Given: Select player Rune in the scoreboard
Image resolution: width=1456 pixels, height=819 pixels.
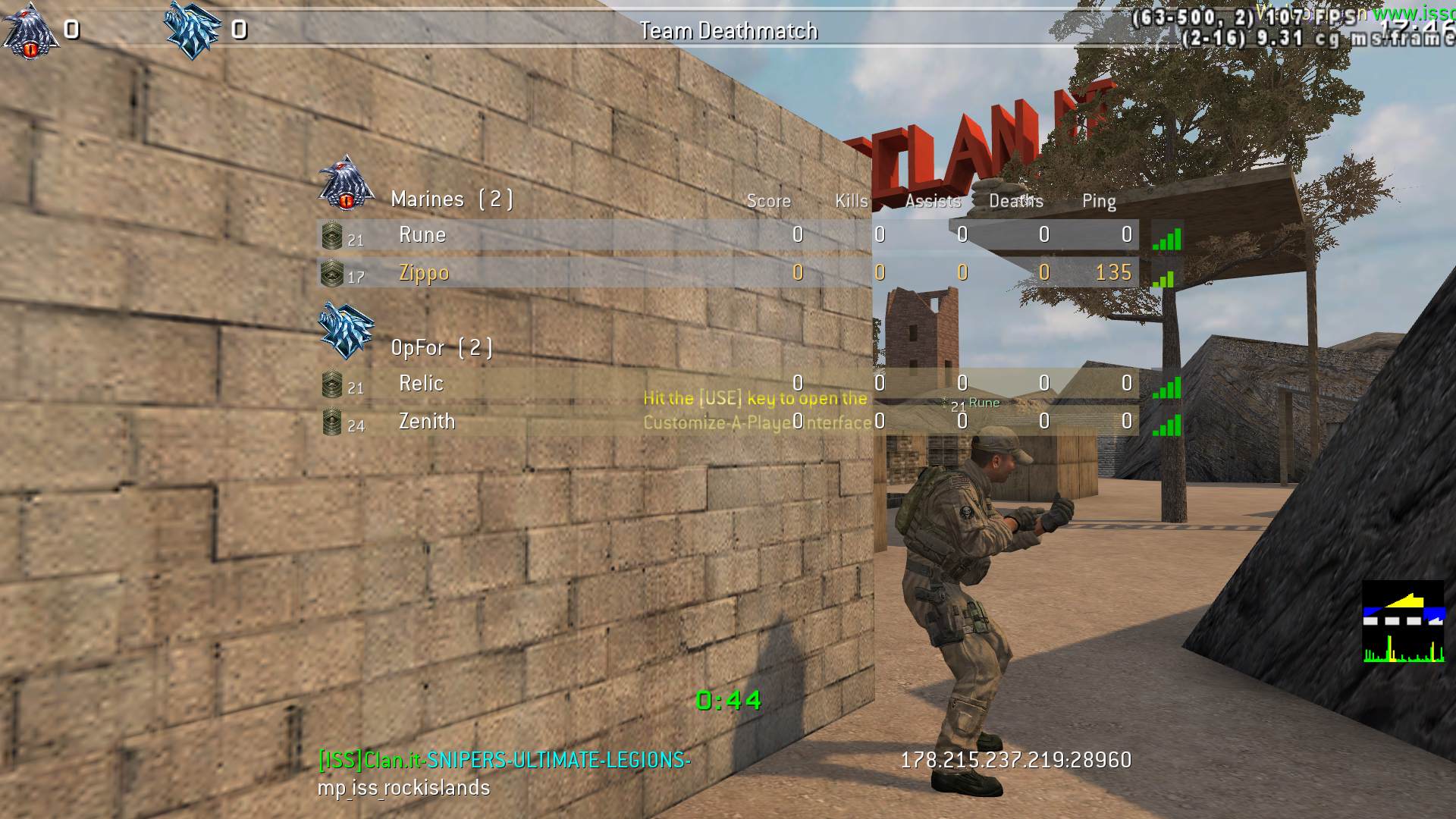Looking at the screenshot, I should click(422, 235).
